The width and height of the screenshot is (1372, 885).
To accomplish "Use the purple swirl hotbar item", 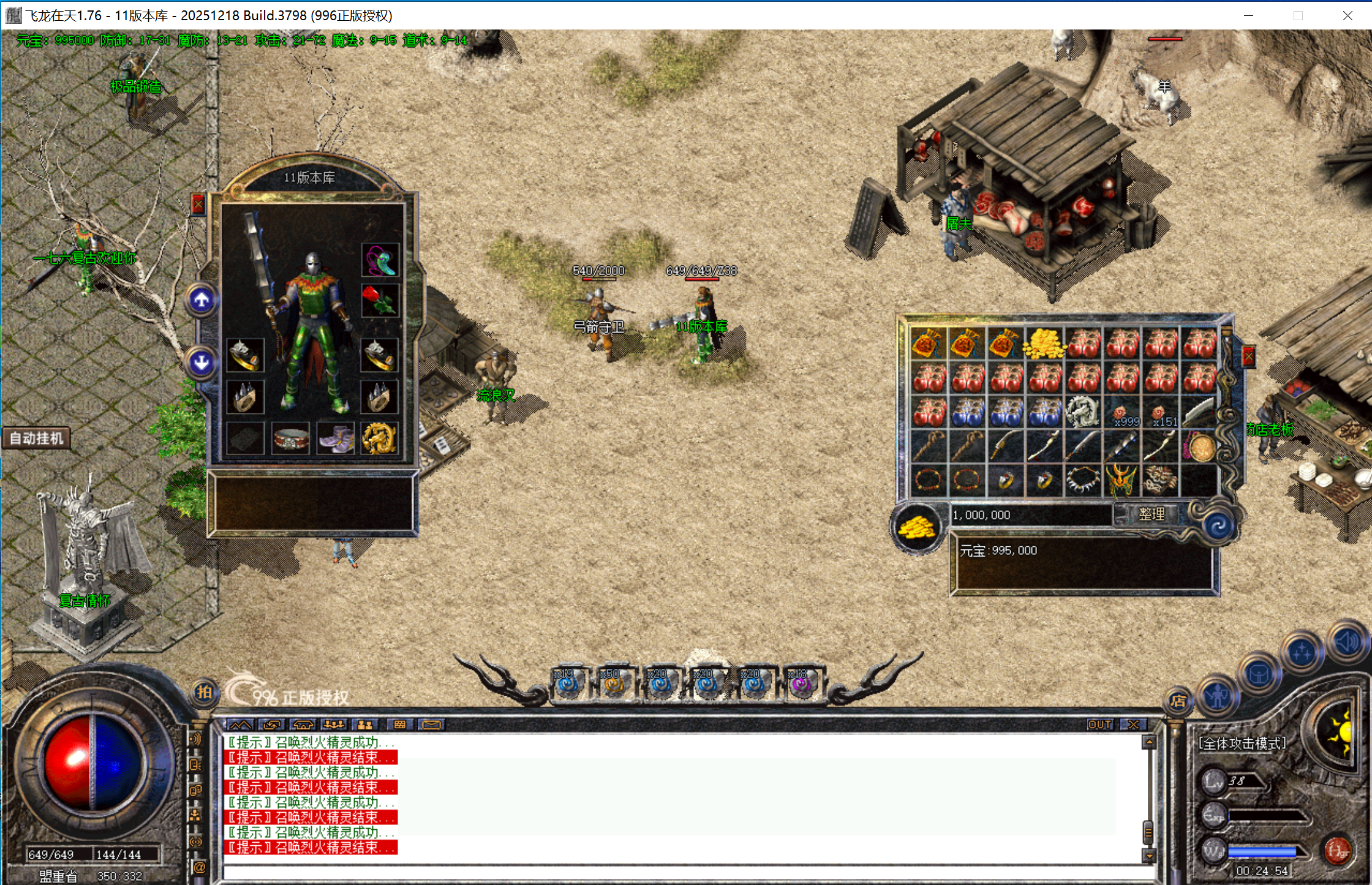I will point(802,684).
